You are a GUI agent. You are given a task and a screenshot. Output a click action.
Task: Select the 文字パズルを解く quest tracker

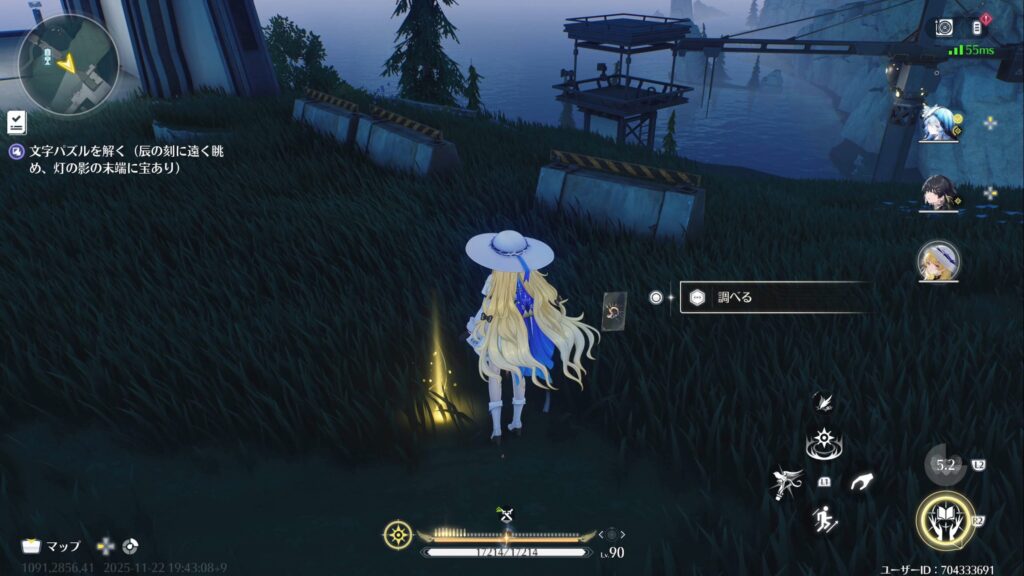[x=110, y=160]
